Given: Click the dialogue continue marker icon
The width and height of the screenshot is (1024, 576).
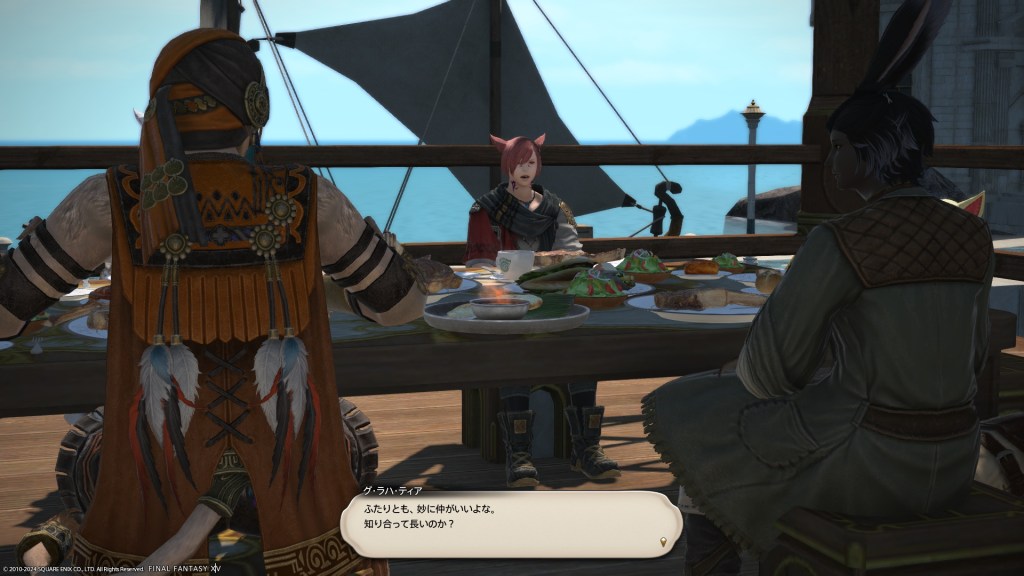Looking at the screenshot, I should [x=663, y=543].
